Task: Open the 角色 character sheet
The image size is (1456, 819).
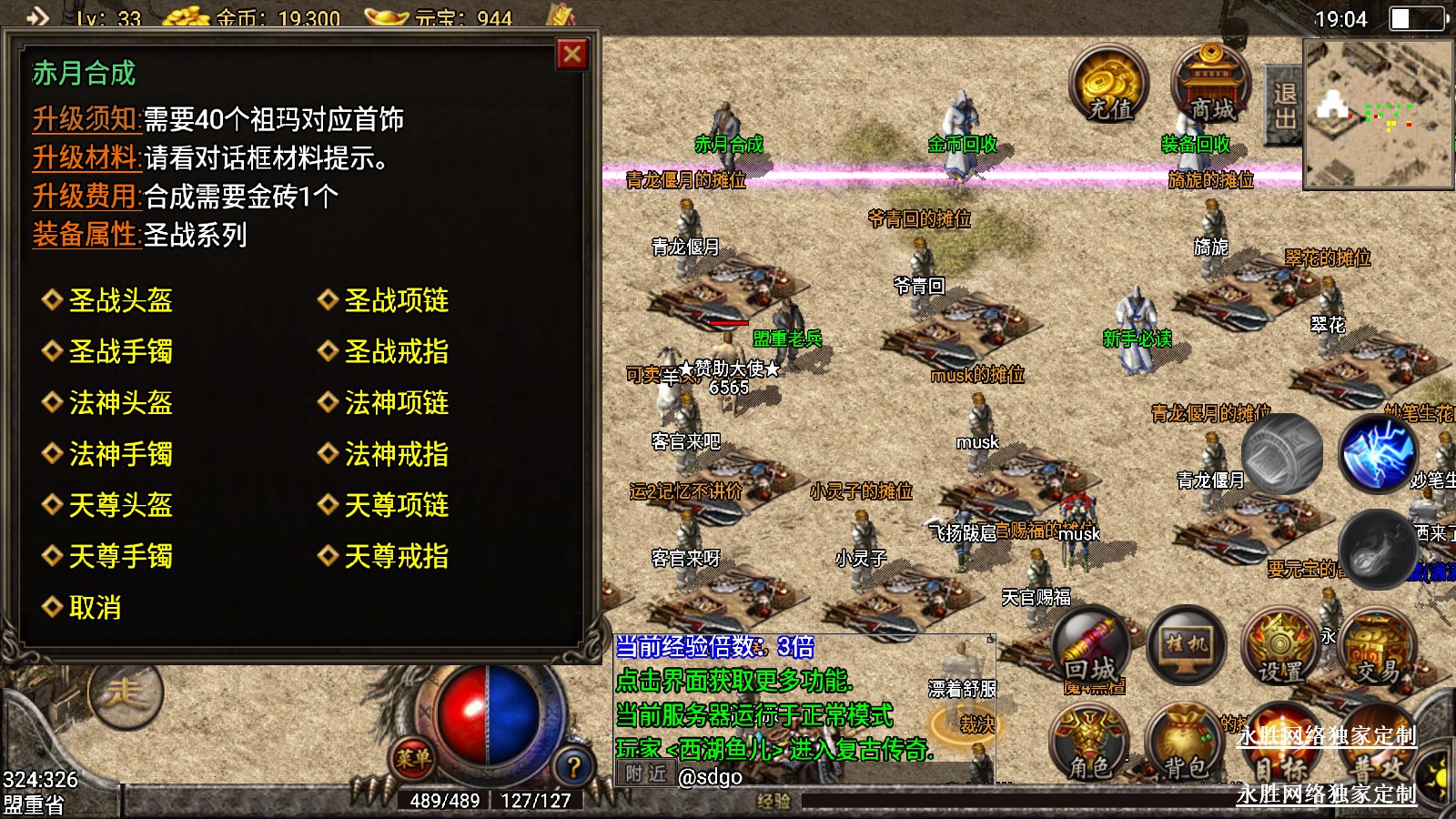Action: click(x=1089, y=743)
